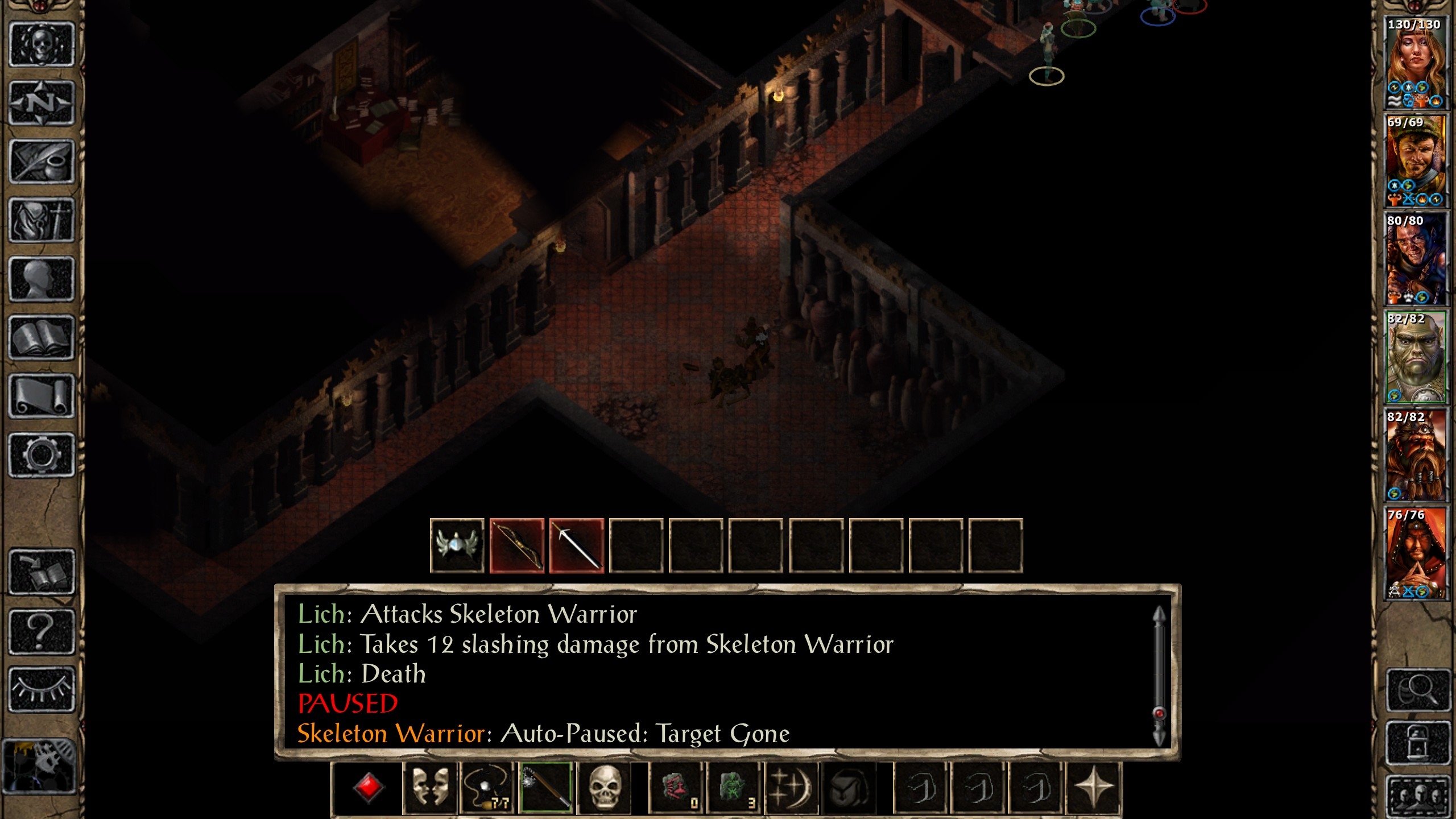The height and width of the screenshot is (819, 1456).
Task: Click the question mark help button
Action: coord(42,631)
